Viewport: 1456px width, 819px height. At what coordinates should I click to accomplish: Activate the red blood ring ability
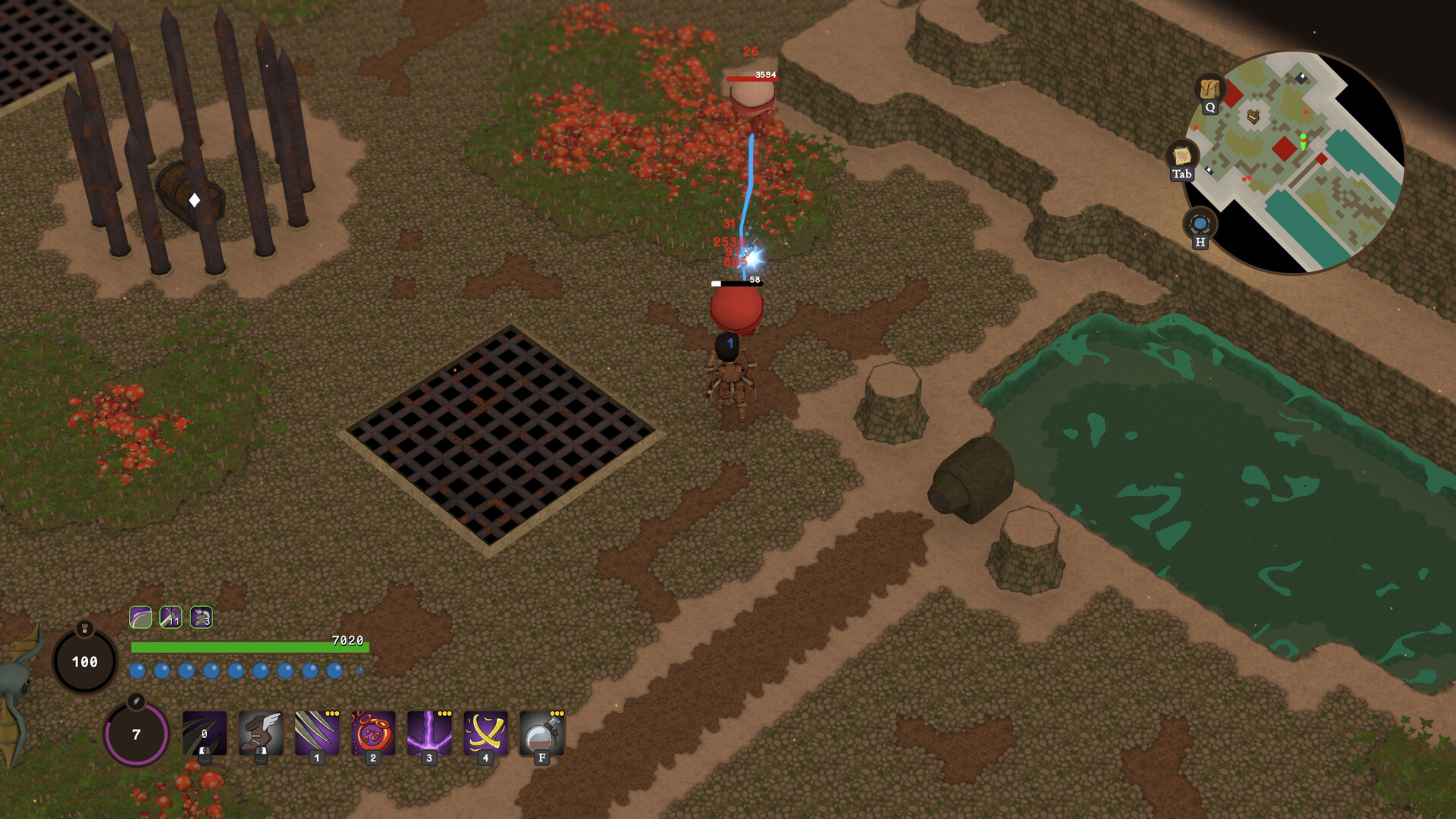372,733
